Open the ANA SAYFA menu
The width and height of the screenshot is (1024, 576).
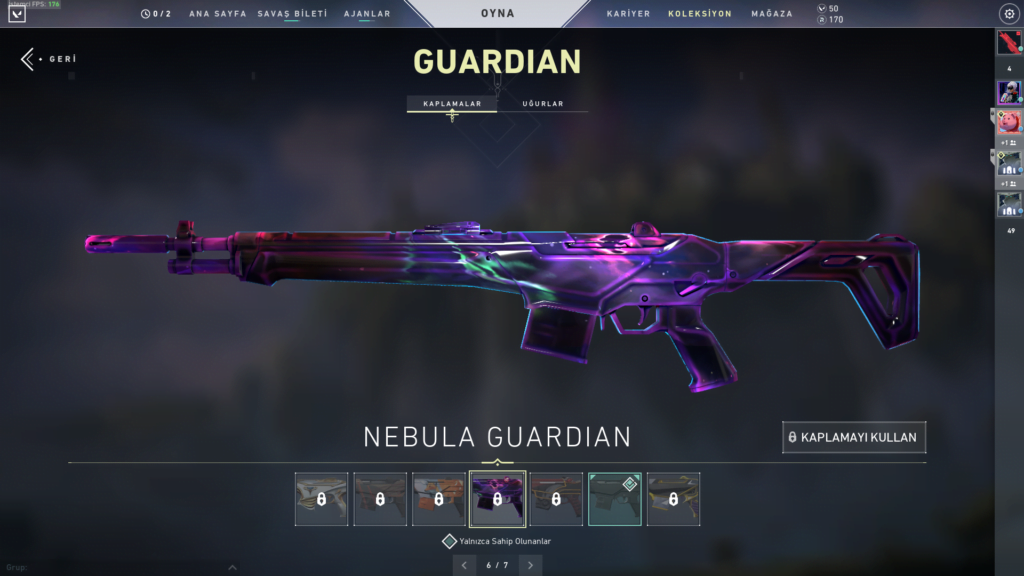(217, 14)
